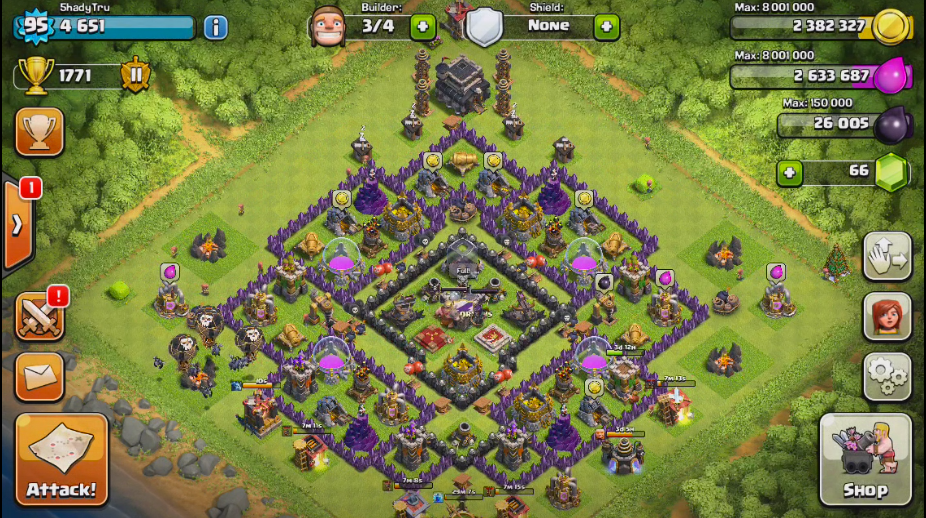Screen dimensions: 926x518
Task: Open the trophy leaderboard button
Action: 40,131
